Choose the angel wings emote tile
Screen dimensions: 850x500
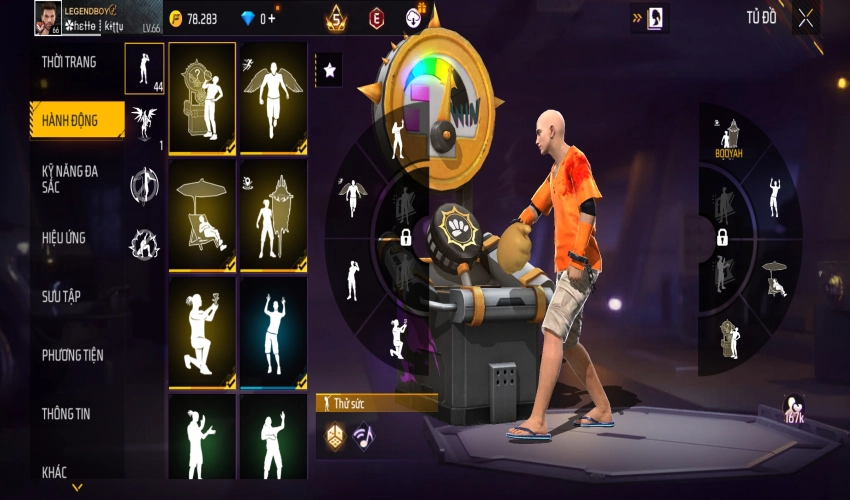[x=273, y=98]
